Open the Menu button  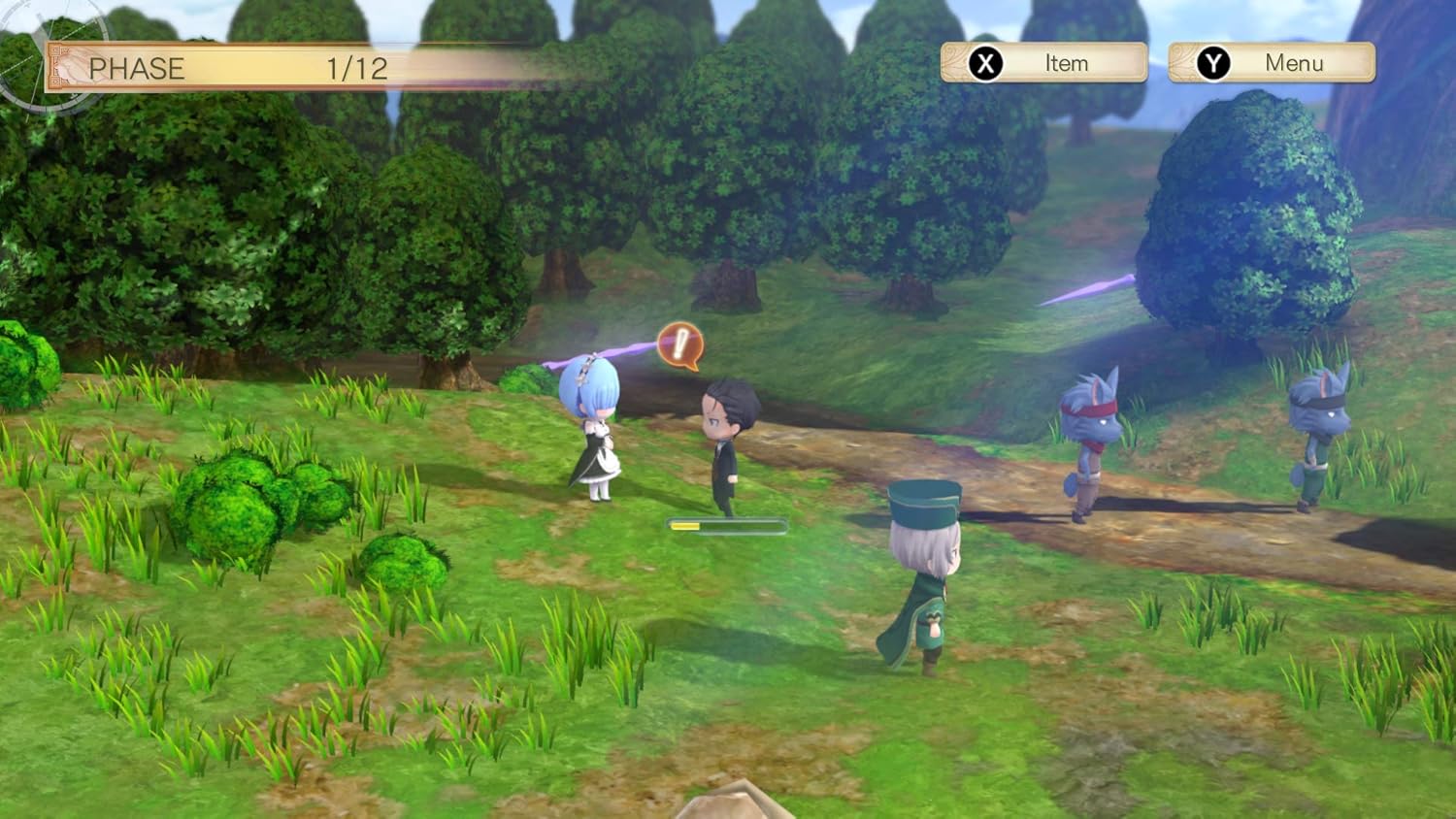(x=1272, y=63)
